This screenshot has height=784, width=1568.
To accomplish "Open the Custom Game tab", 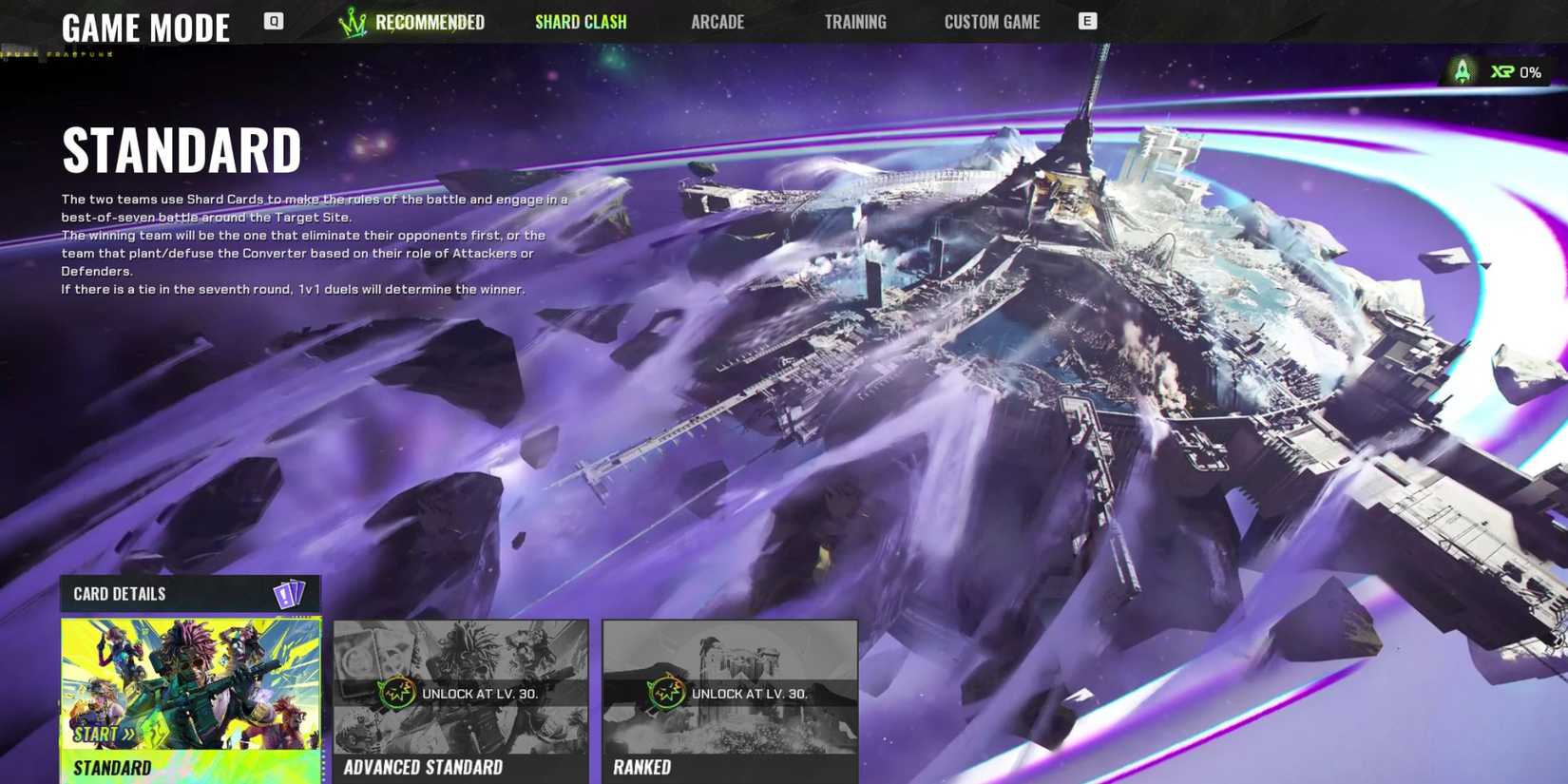I will (x=992, y=21).
